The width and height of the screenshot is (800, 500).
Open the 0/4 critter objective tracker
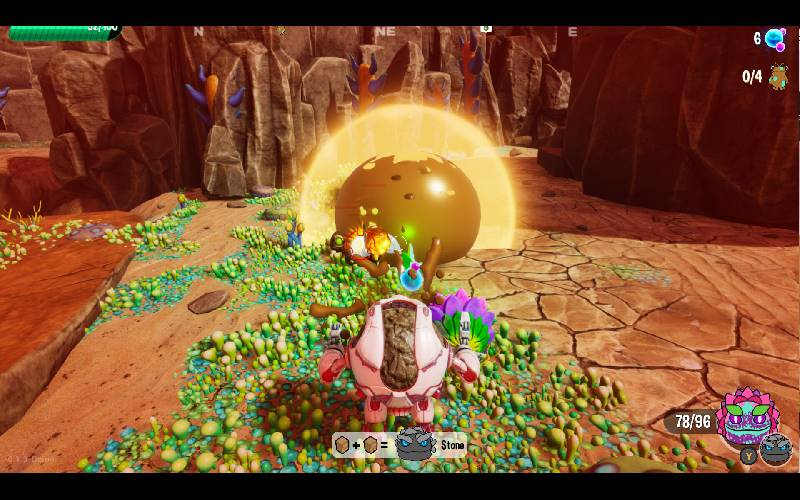click(x=778, y=77)
